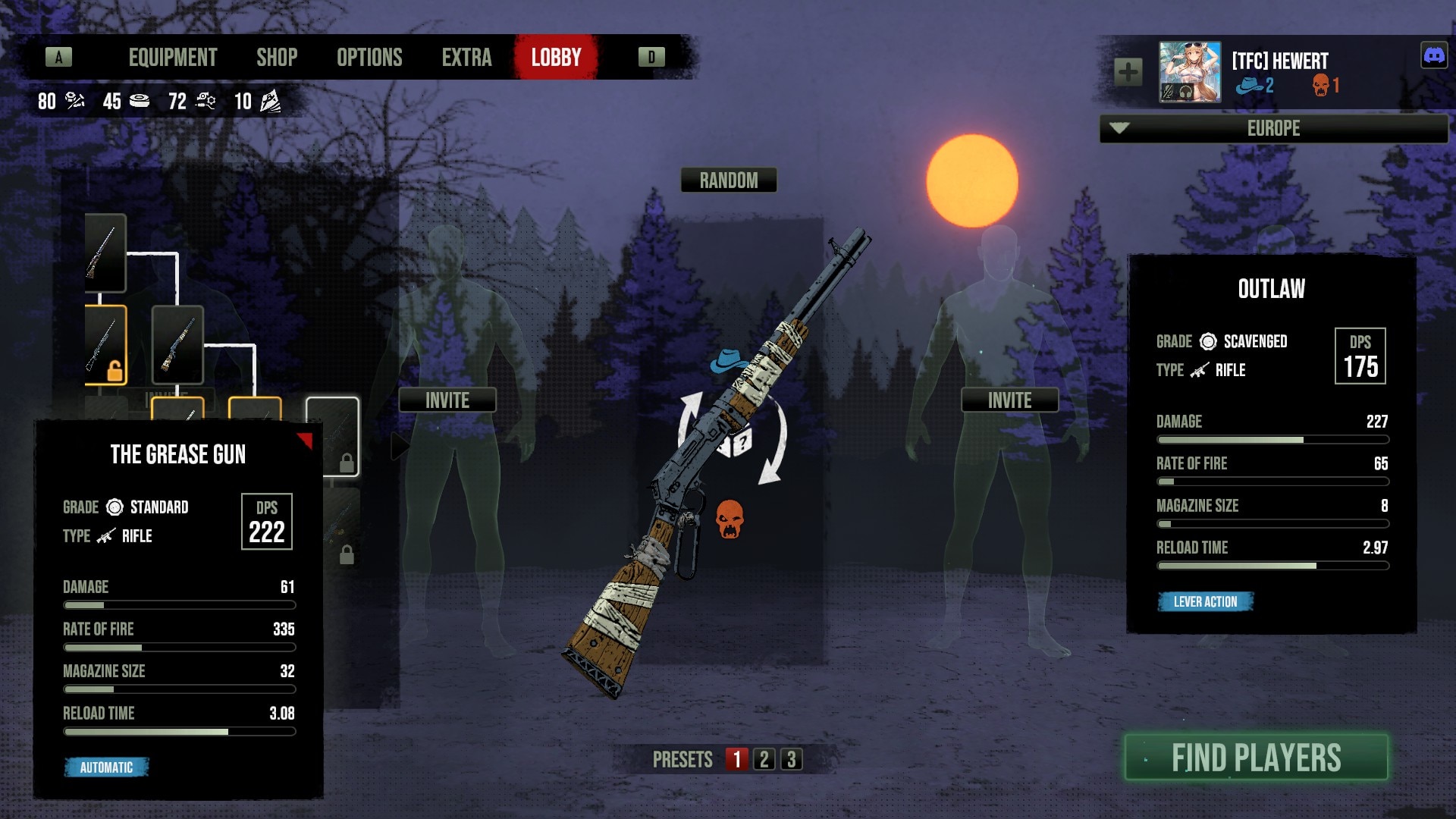The width and height of the screenshot is (1456, 819).
Task: Start matchmaking with Find Players
Action: point(1257,758)
